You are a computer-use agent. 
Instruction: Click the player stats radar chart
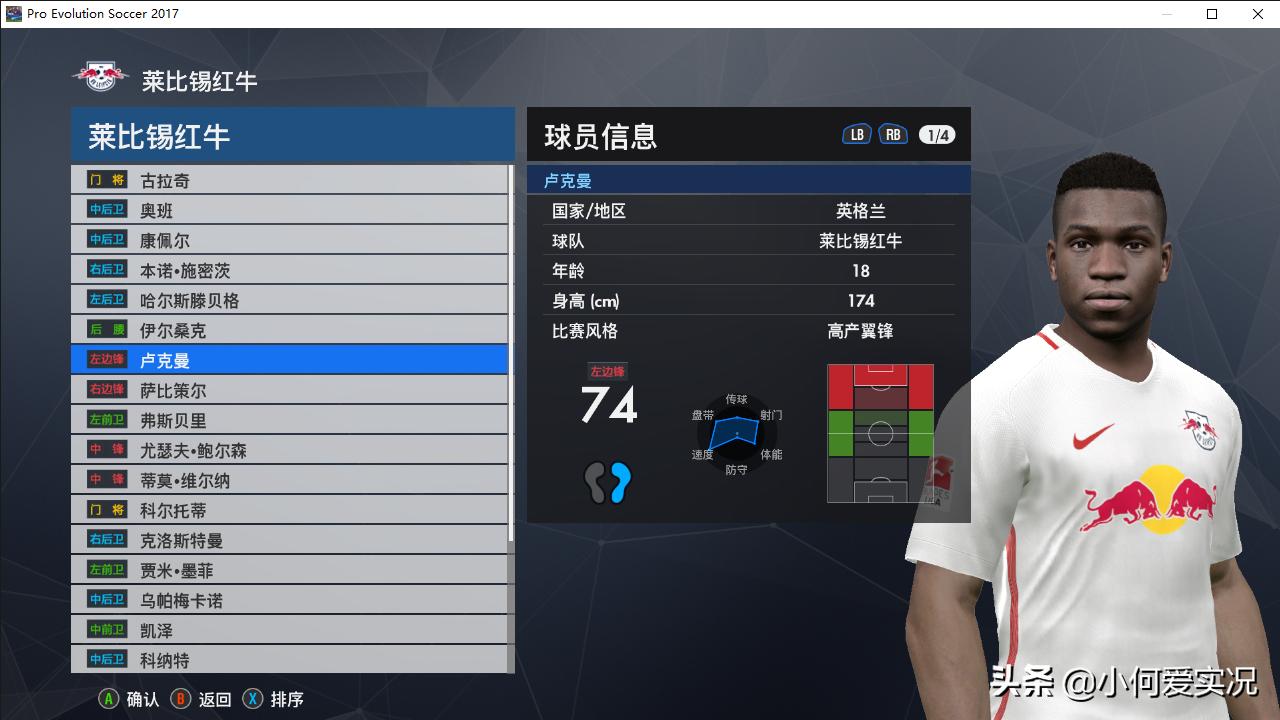click(736, 433)
